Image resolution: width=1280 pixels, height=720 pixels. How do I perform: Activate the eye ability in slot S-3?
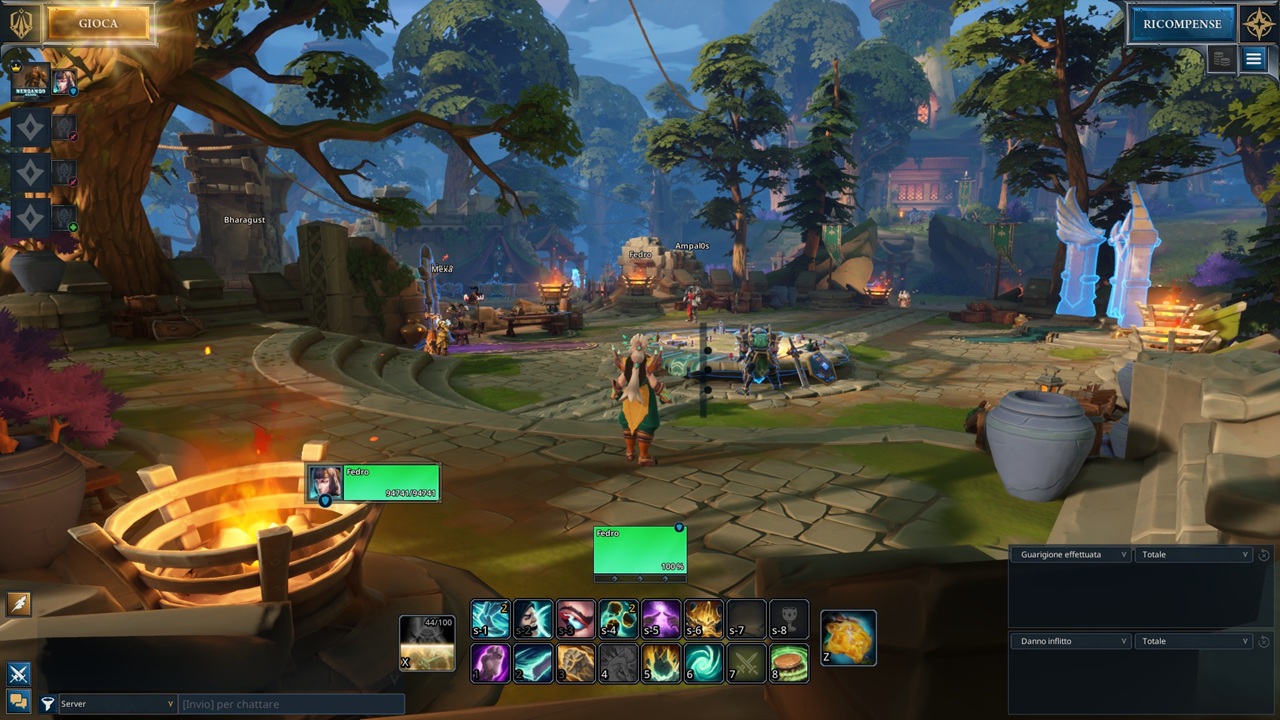click(576, 619)
